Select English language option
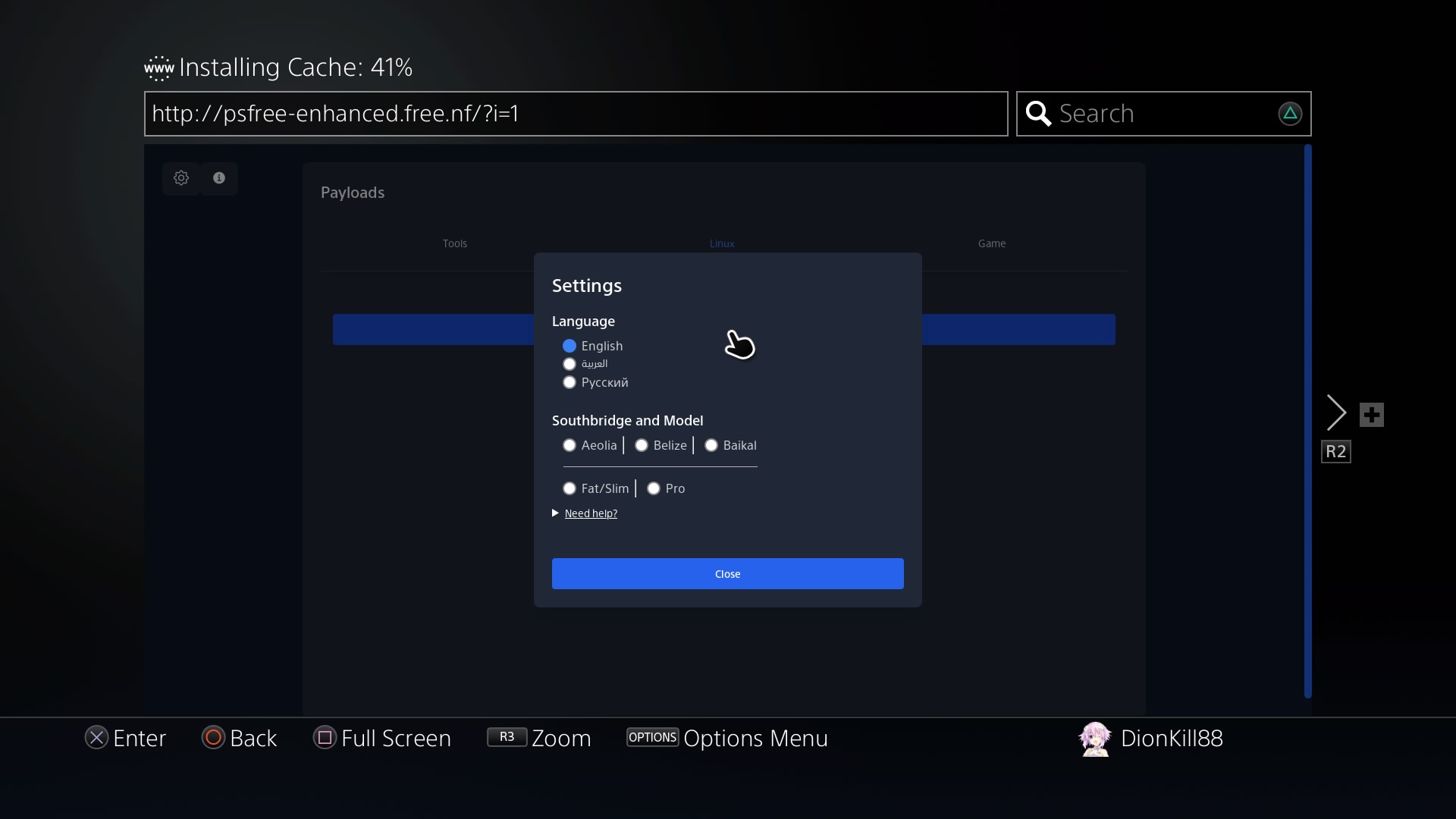The width and height of the screenshot is (1456, 819). pos(570,346)
